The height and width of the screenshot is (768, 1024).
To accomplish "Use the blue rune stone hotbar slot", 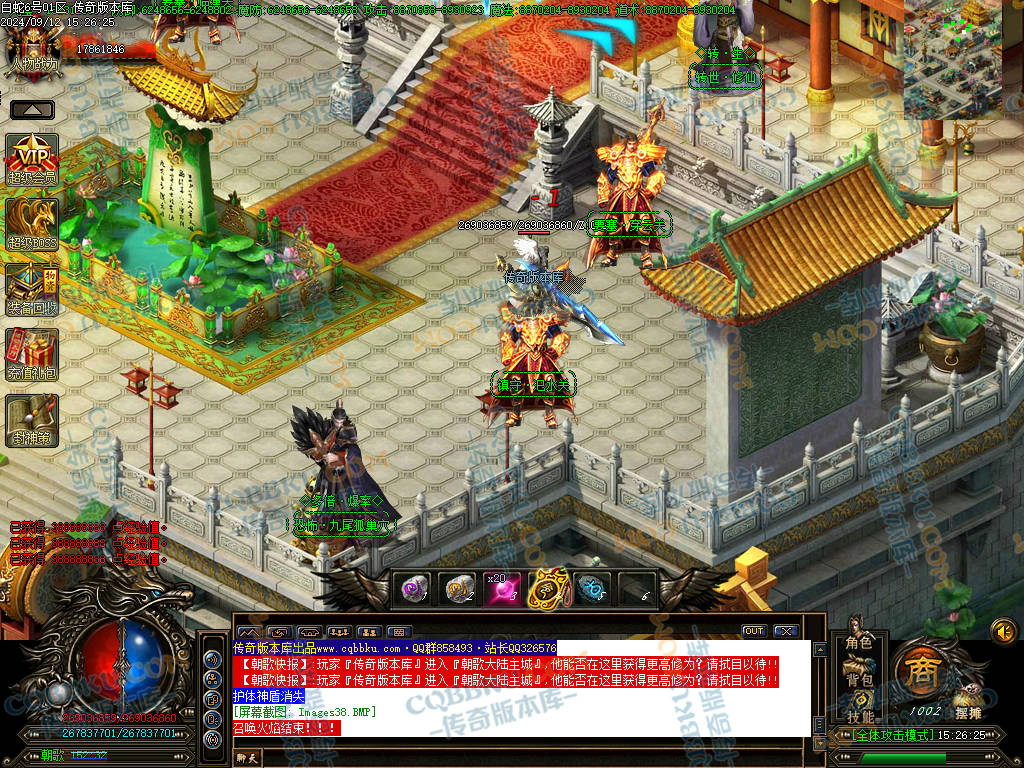I will click(x=592, y=590).
